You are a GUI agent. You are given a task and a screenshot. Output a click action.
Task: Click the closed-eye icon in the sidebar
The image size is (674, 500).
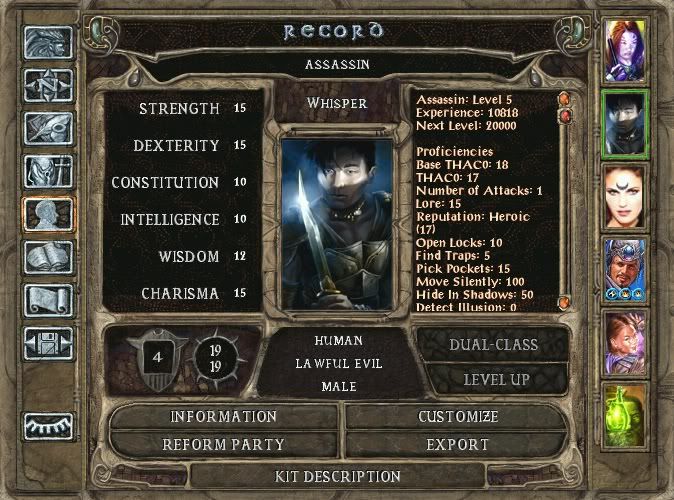tap(47, 426)
